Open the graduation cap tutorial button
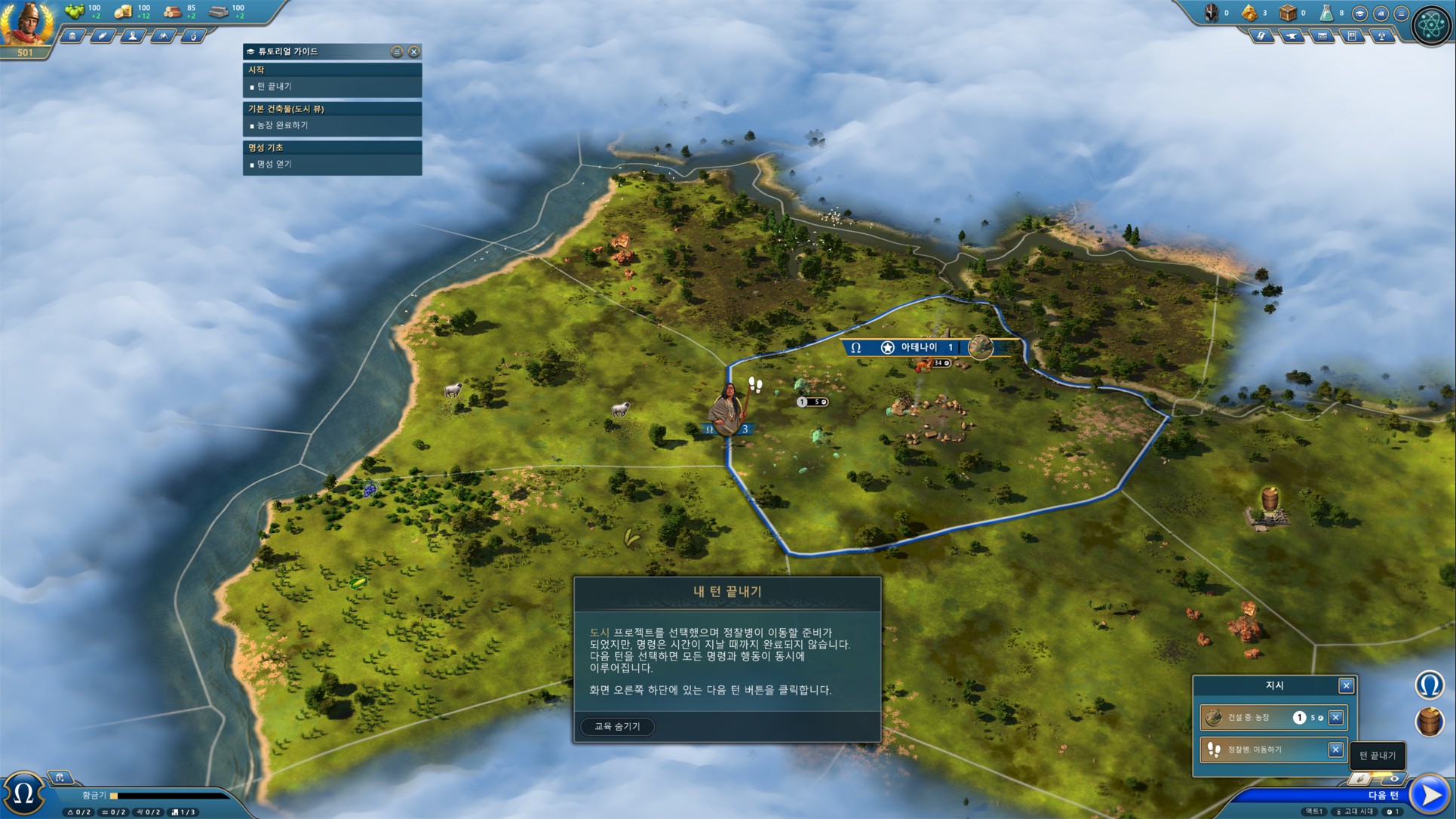The image size is (1456, 819). tap(1359, 14)
